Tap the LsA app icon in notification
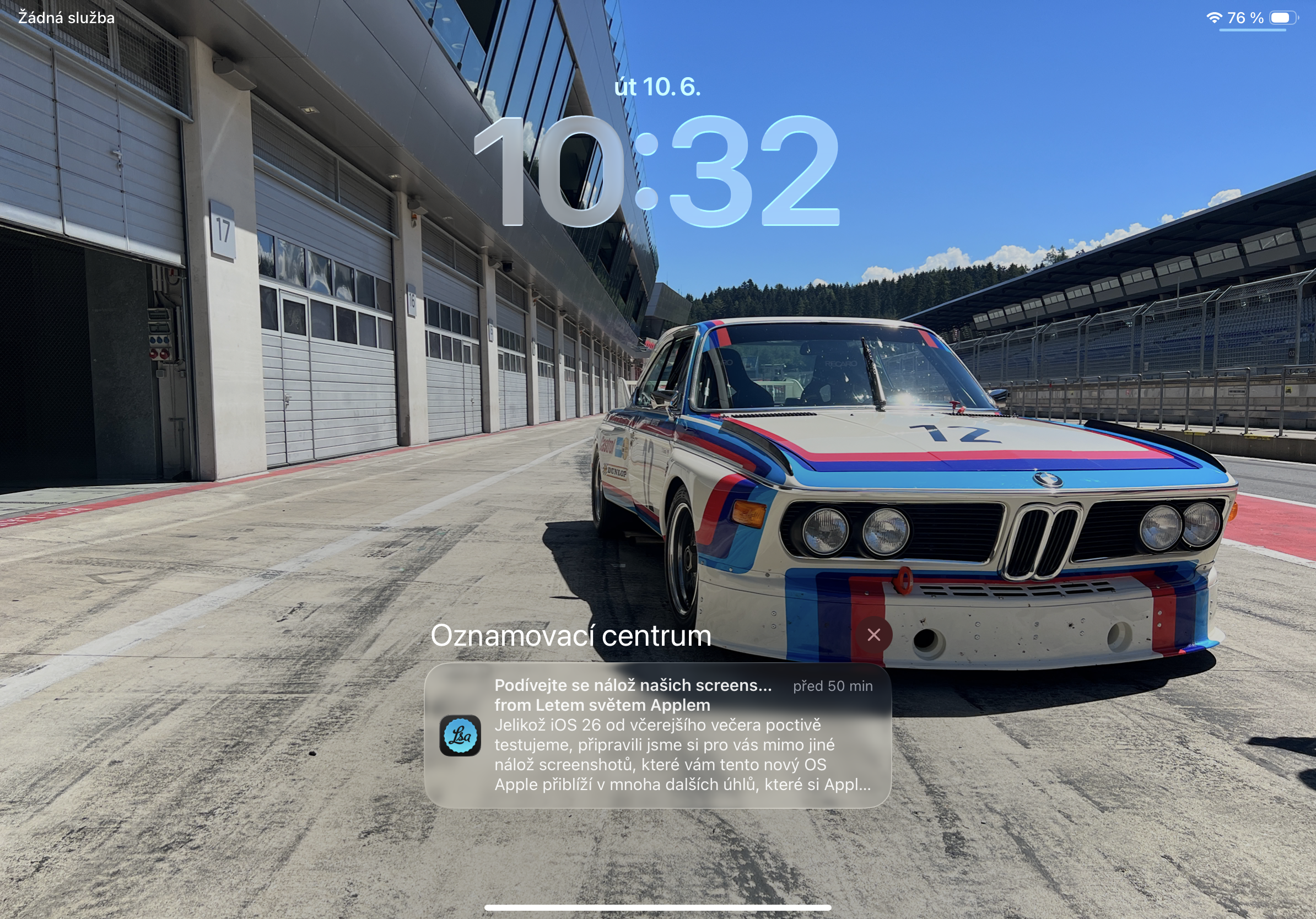Image resolution: width=1316 pixels, height=919 pixels. (x=460, y=736)
